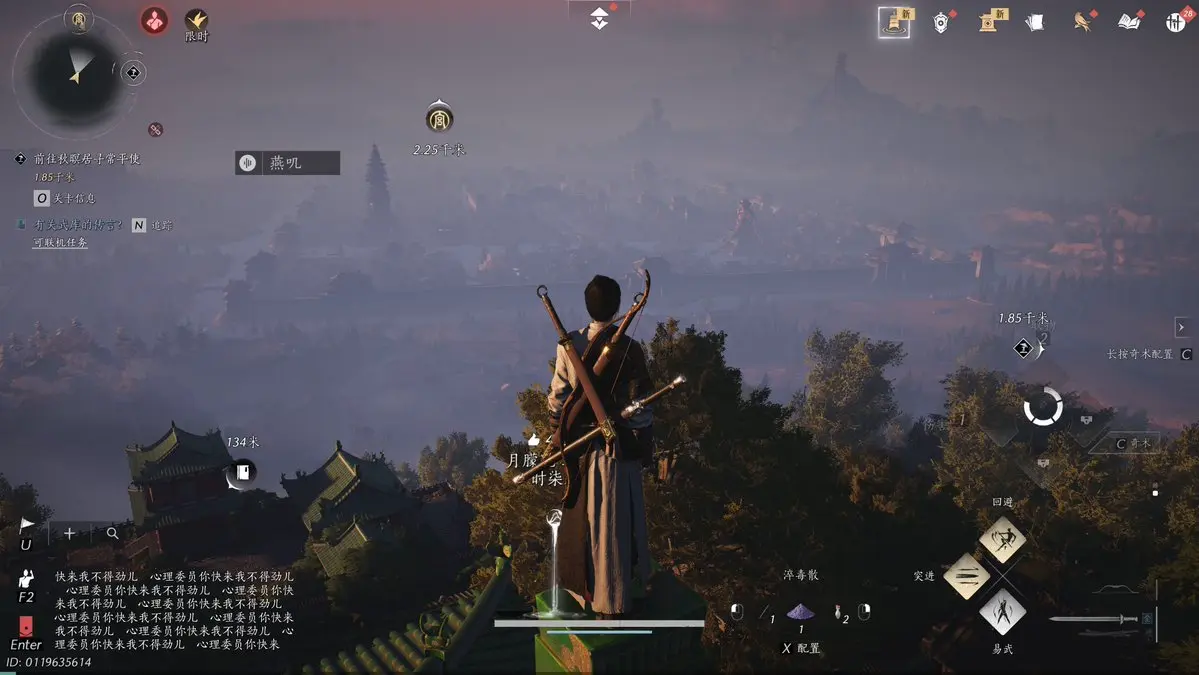The width and height of the screenshot is (1199, 675).
Task: Select the 前往秋暝居寻常平使 quest tracker
Action: 86,158
